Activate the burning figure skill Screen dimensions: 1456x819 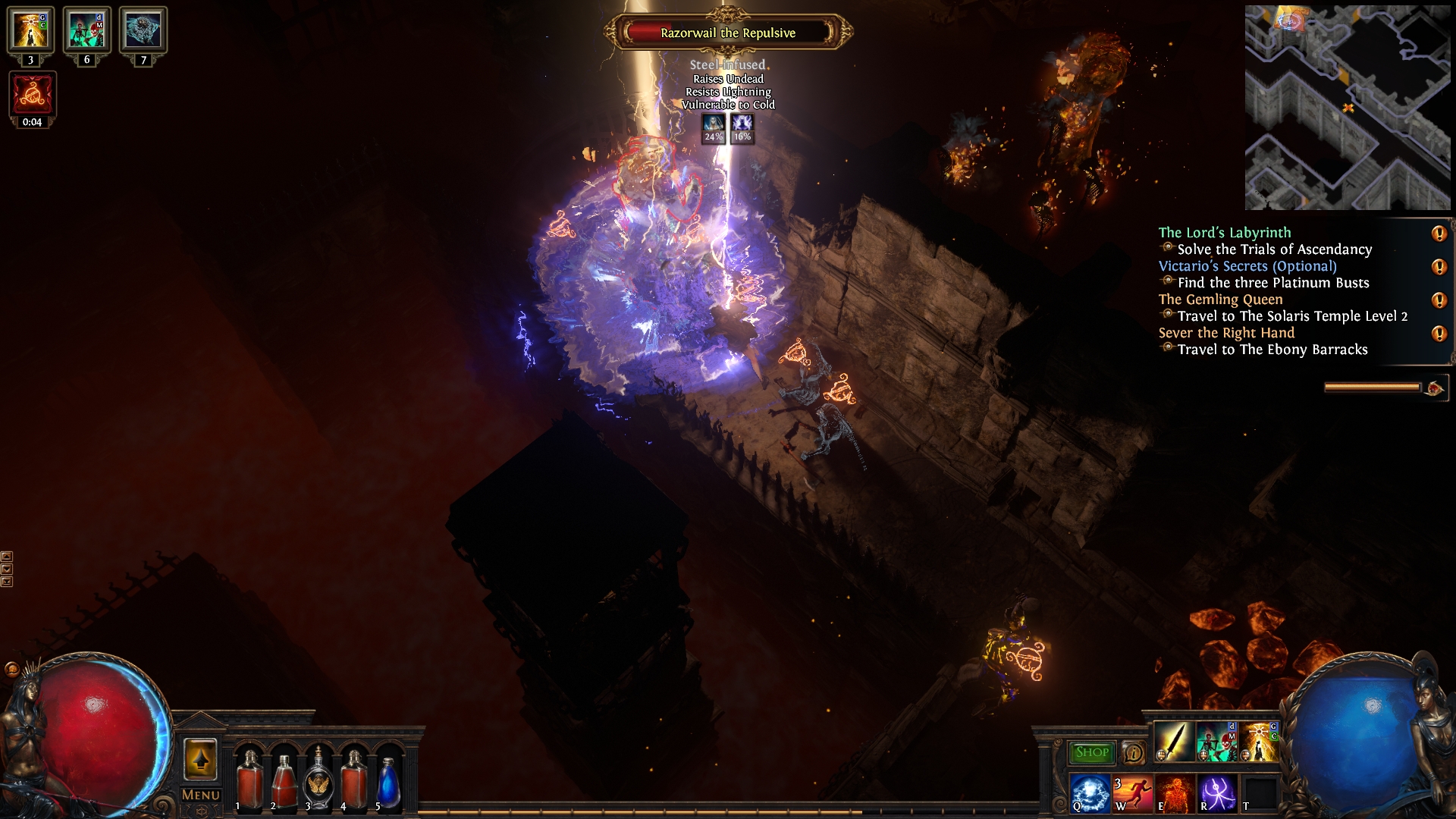1175,793
